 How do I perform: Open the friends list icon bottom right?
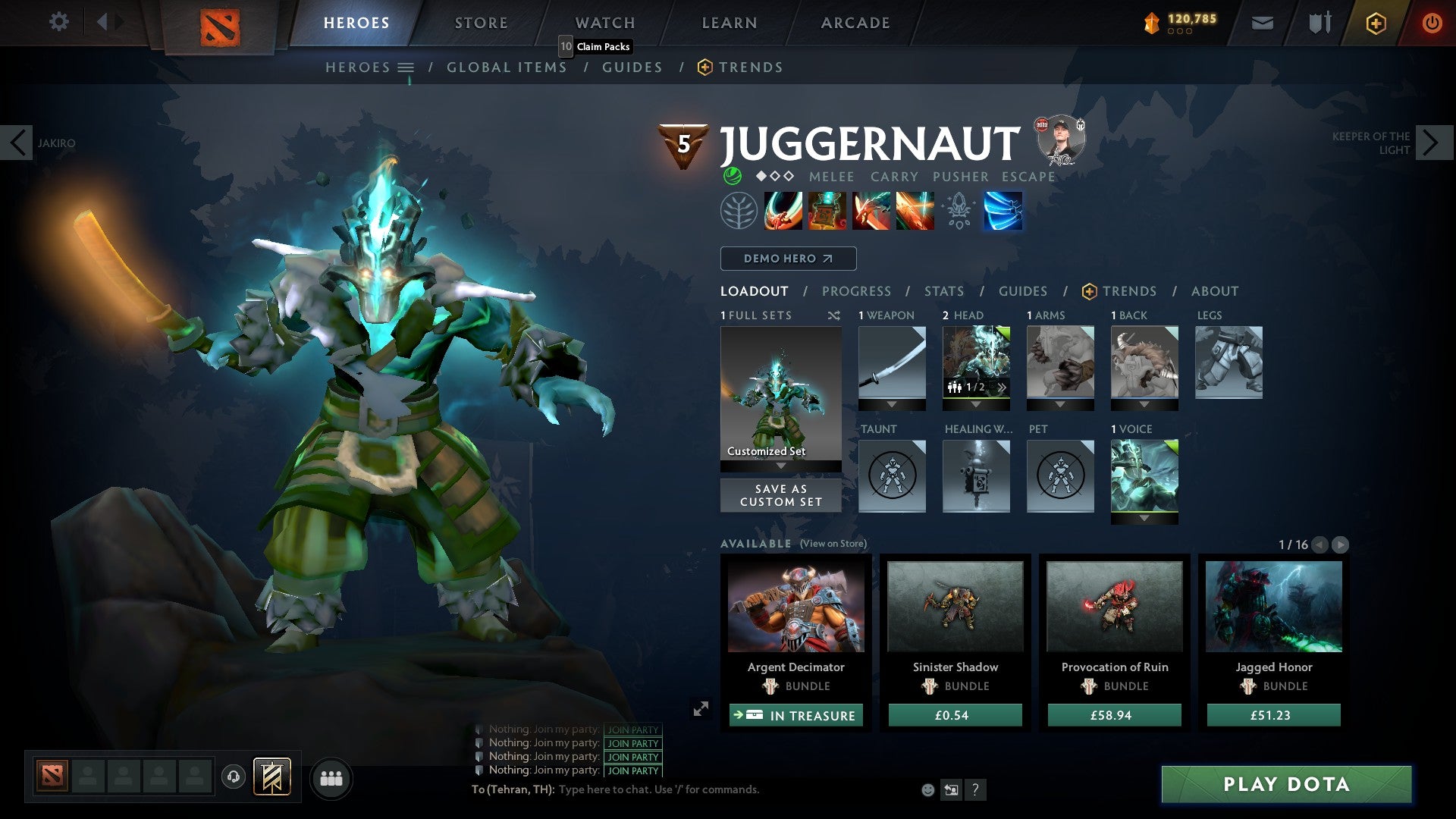(x=331, y=778)
